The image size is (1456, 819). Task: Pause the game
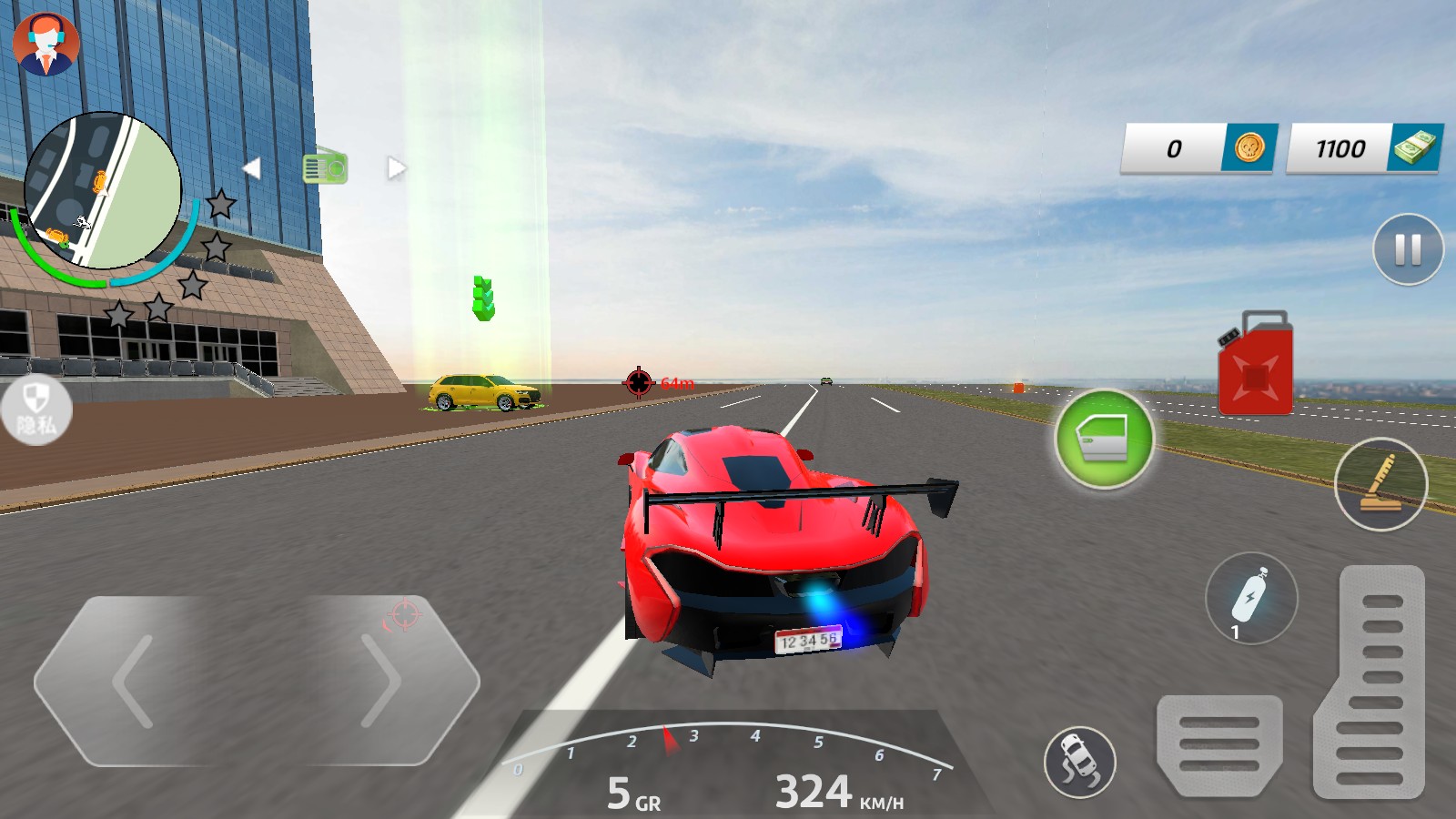click(1408, 249)
